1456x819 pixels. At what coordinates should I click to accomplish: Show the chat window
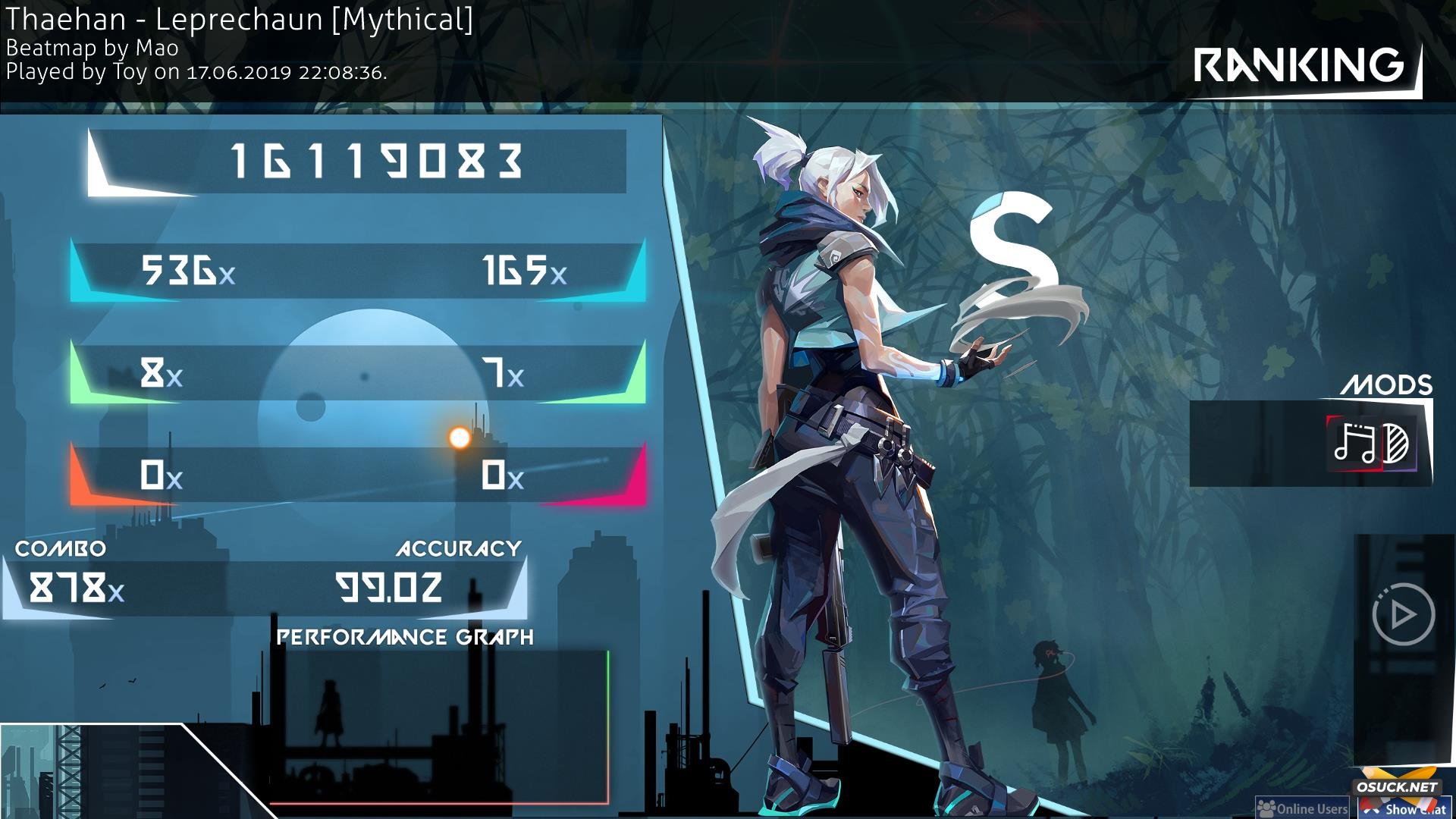tap(1405, 808)
